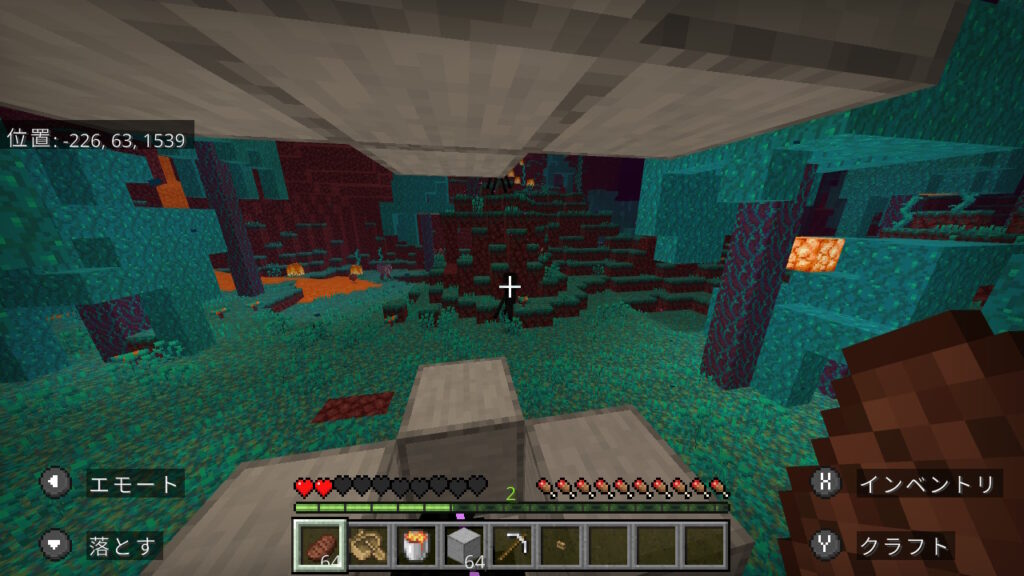The image size is (1024, 576).
Task: Equip the iron pickaxe from the hotbar
Action: pyautogui.click(x=510, y=546)
